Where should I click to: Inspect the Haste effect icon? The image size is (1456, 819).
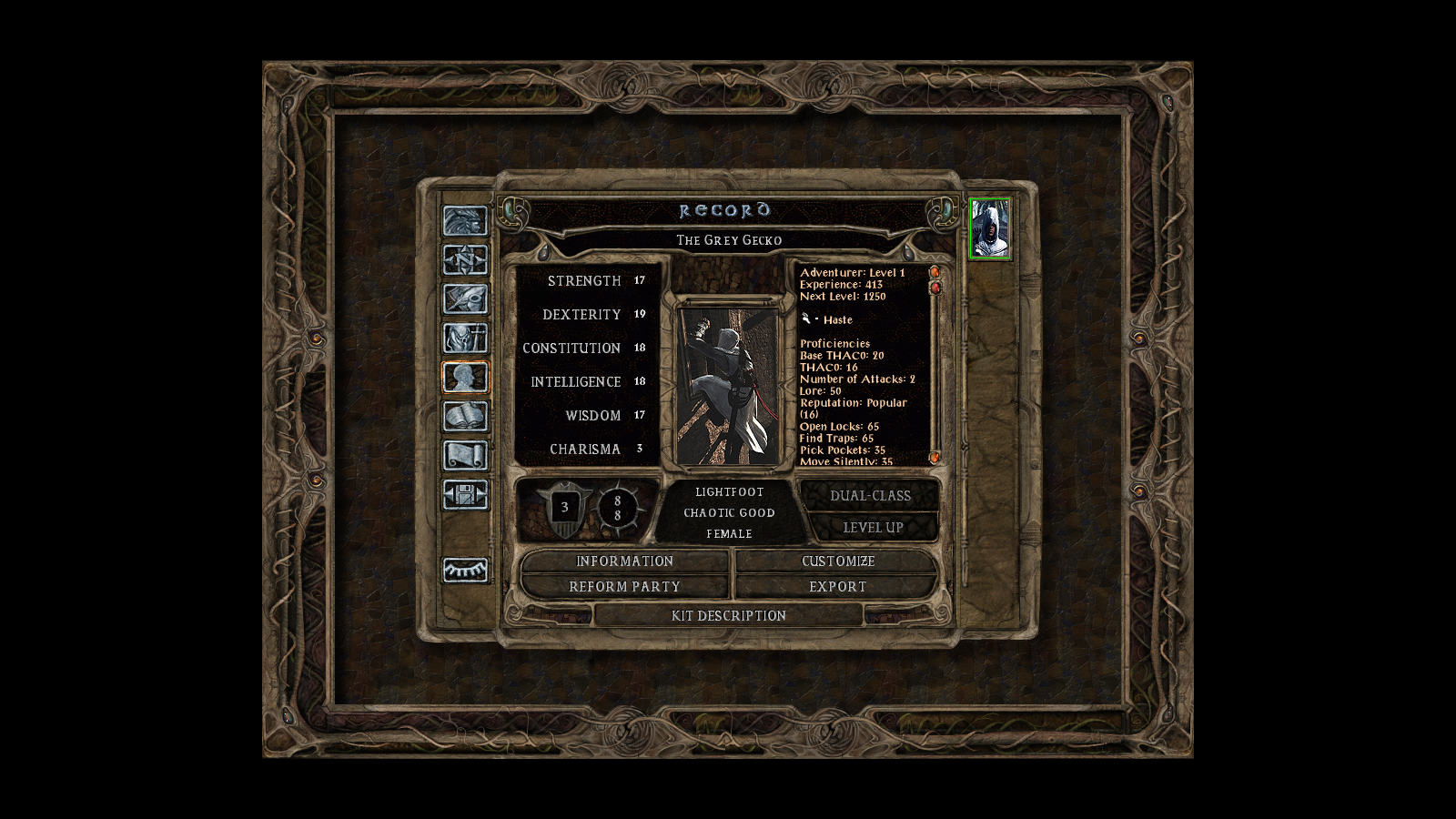click(804, 318)
